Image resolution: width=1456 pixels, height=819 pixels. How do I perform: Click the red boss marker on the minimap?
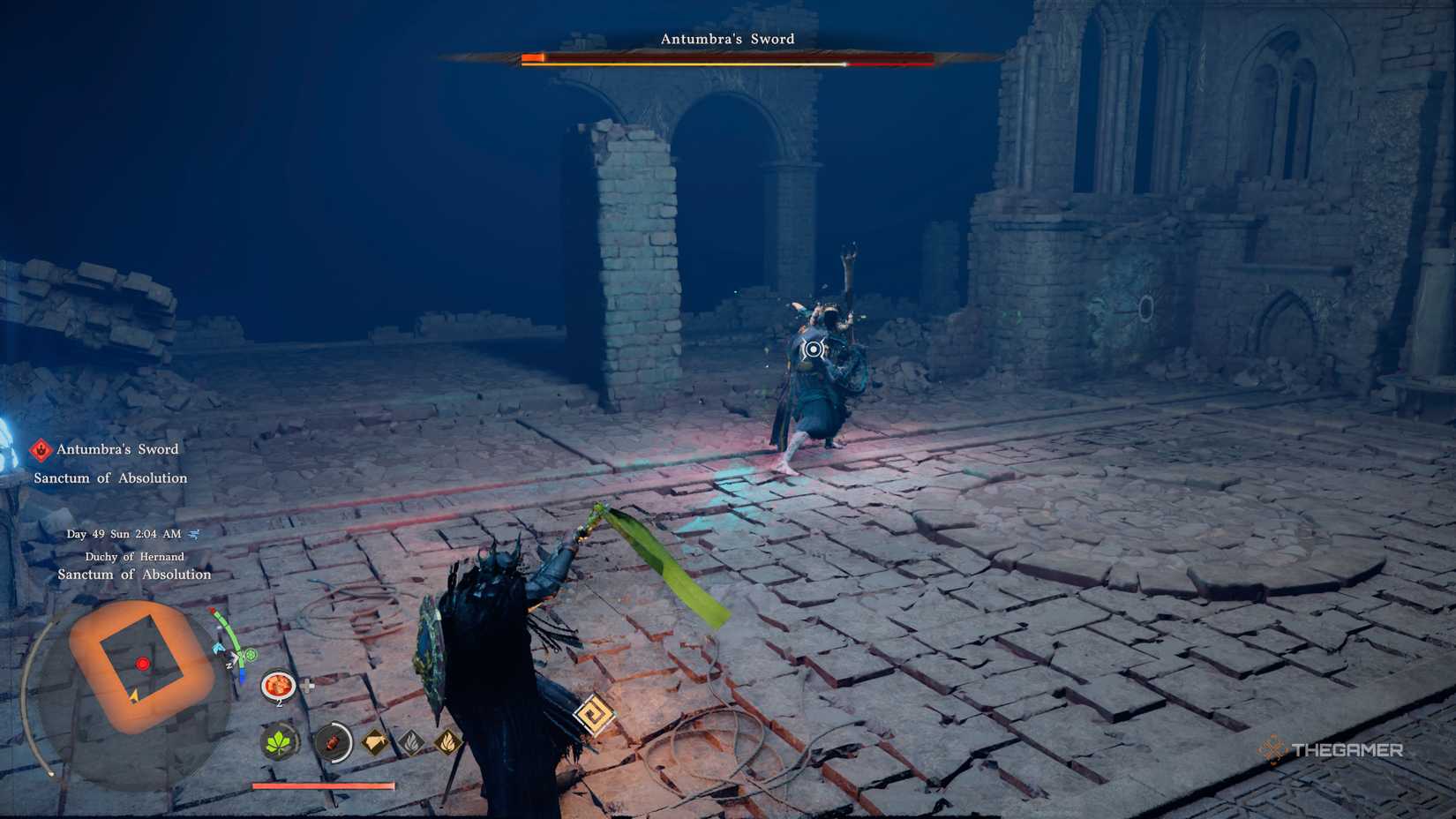142,664
